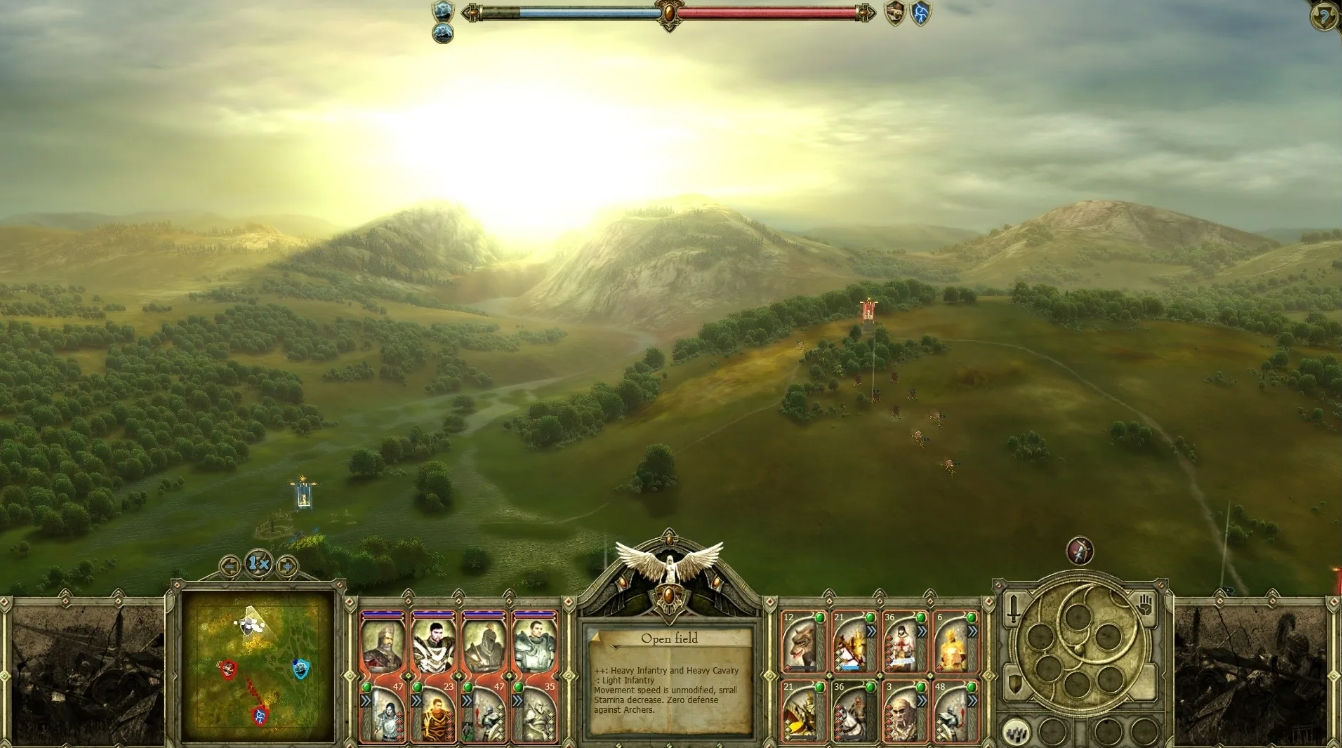
Task: Click the blue enemy marker on the minimap
Action: (x=300, y=668)
